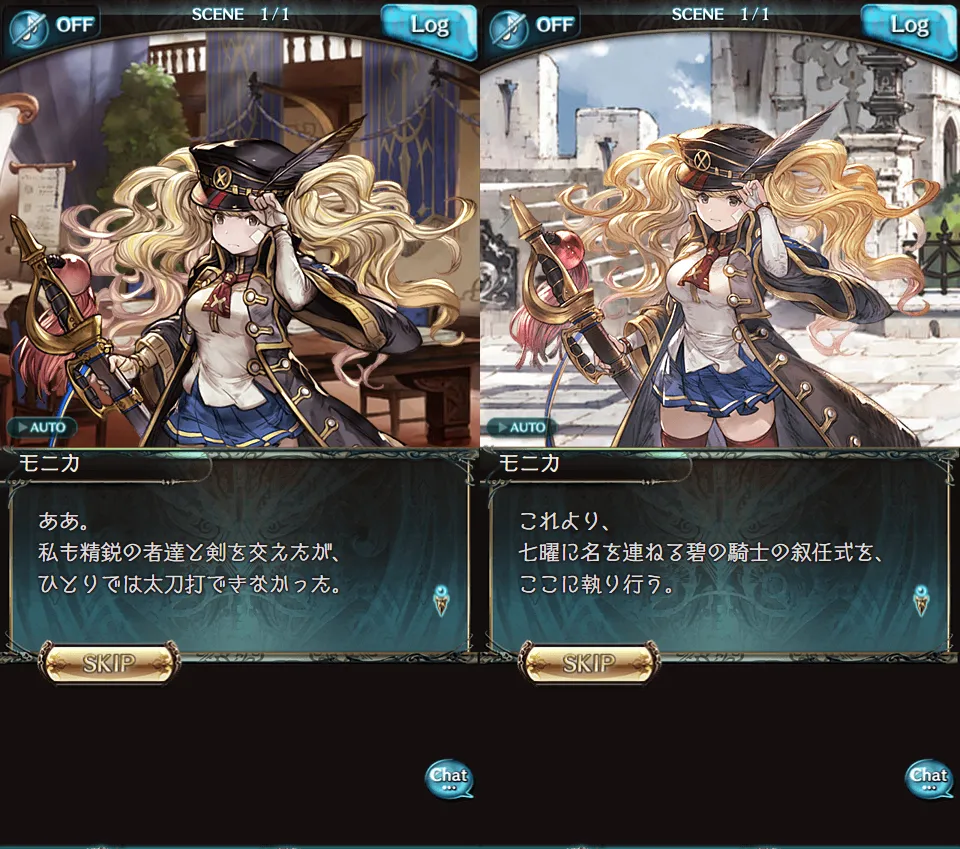The image size is (960, 849).
Task: Open the Log in the indoor hall scene
Action: click(428, 26)
